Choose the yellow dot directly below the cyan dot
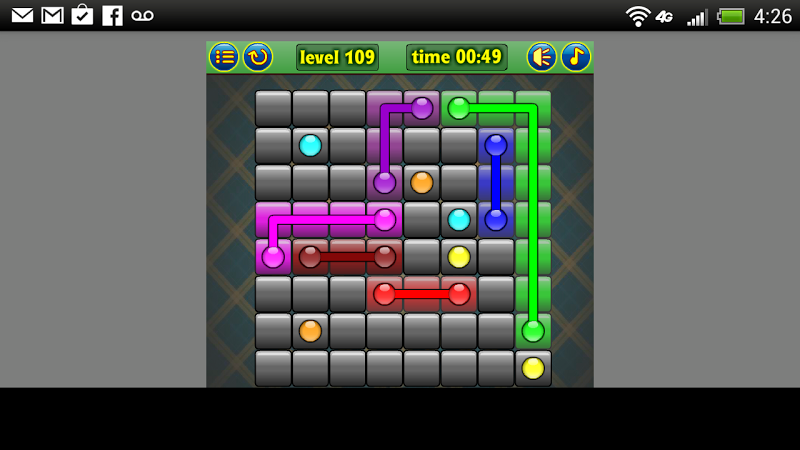 pyautogui.click(x=459, y=257)
